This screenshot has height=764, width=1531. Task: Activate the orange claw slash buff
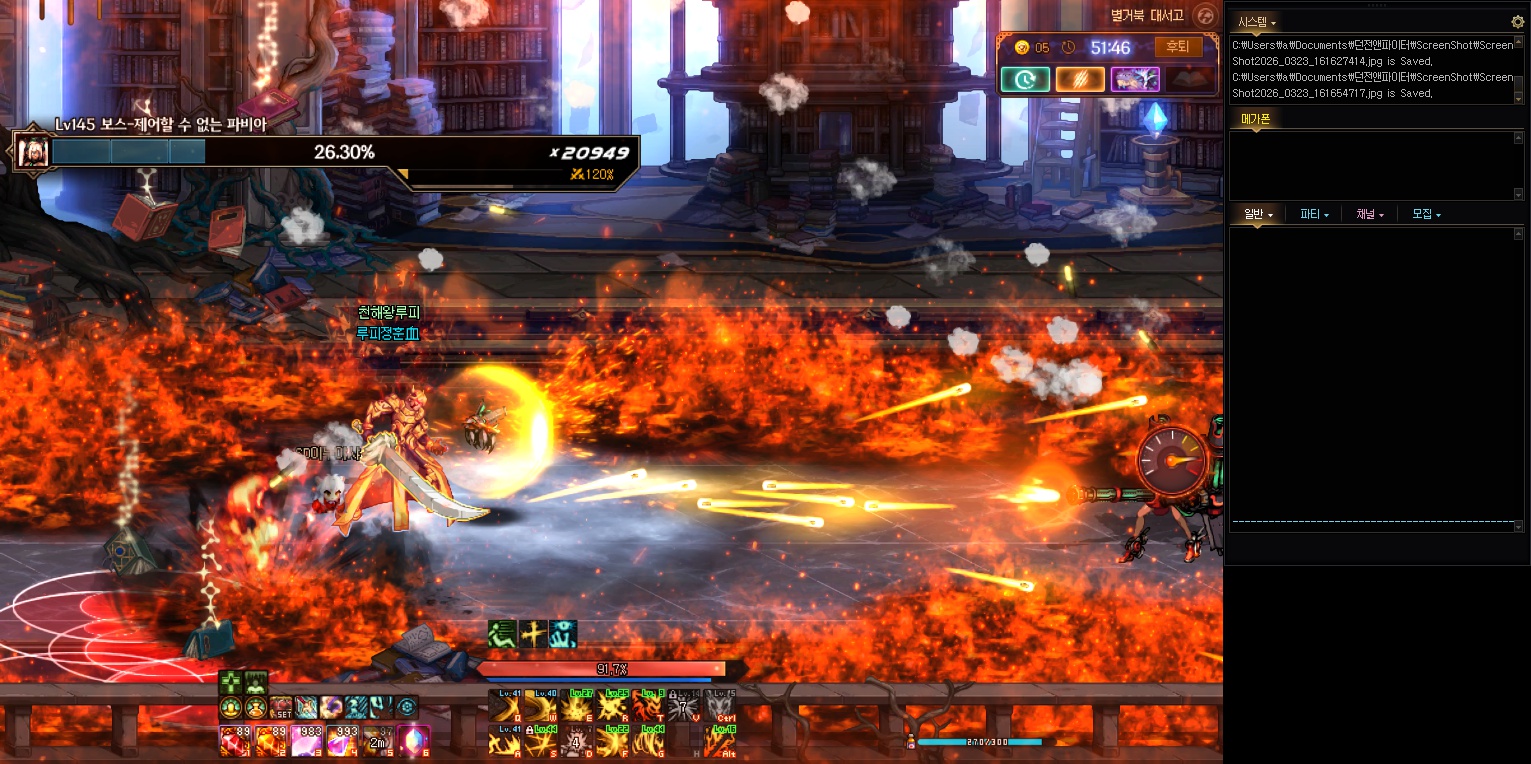click(x=1080, y=79)
